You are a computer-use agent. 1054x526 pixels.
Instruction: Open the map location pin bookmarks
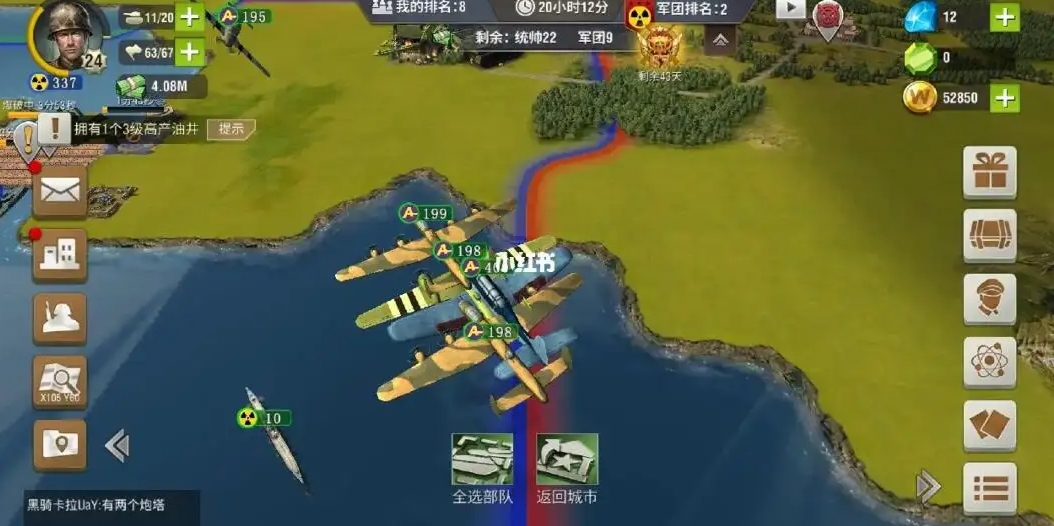60,442
